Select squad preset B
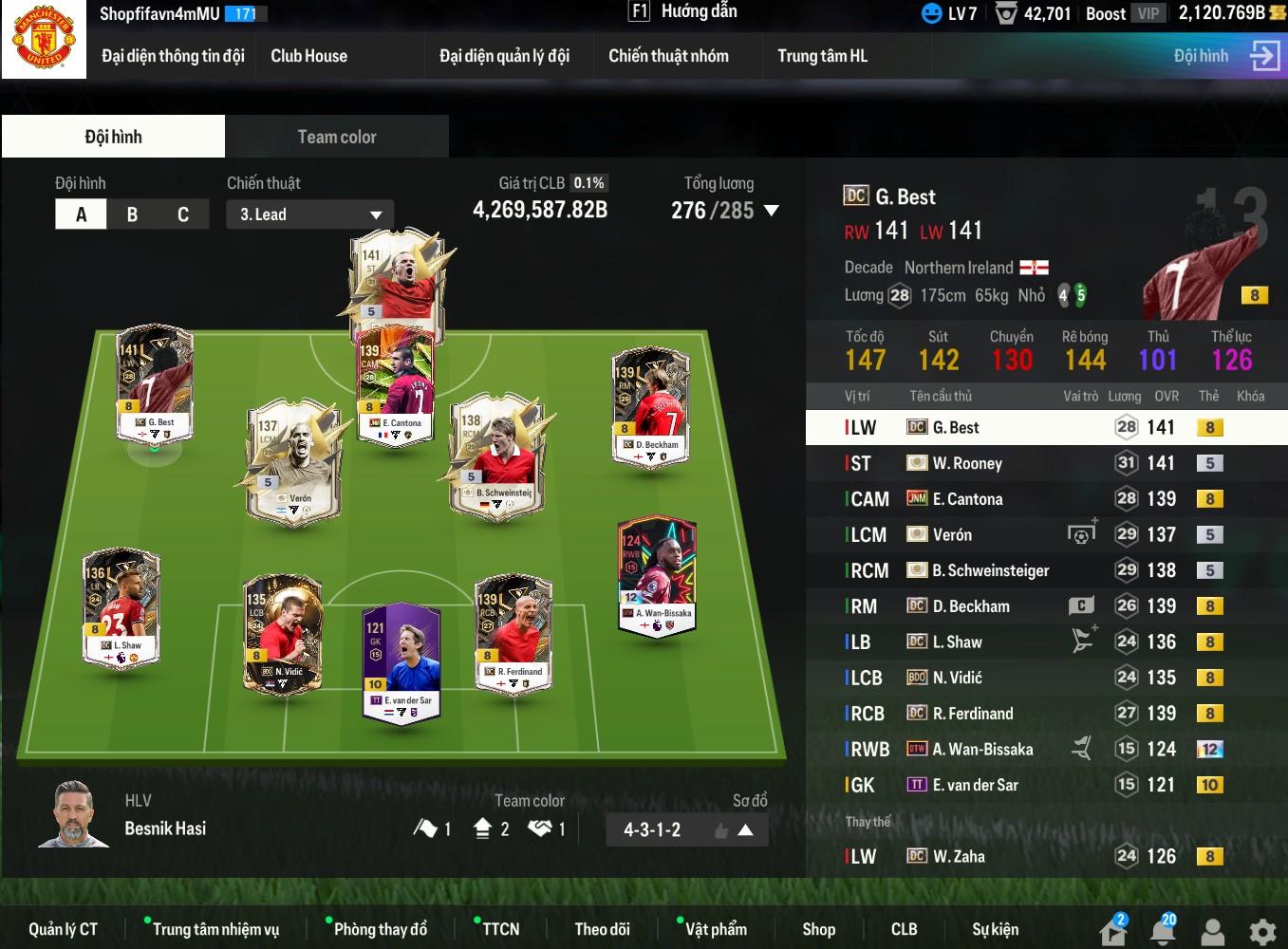Image resolution: width=1288 pixels, height=949 pixels. point(132,214)
